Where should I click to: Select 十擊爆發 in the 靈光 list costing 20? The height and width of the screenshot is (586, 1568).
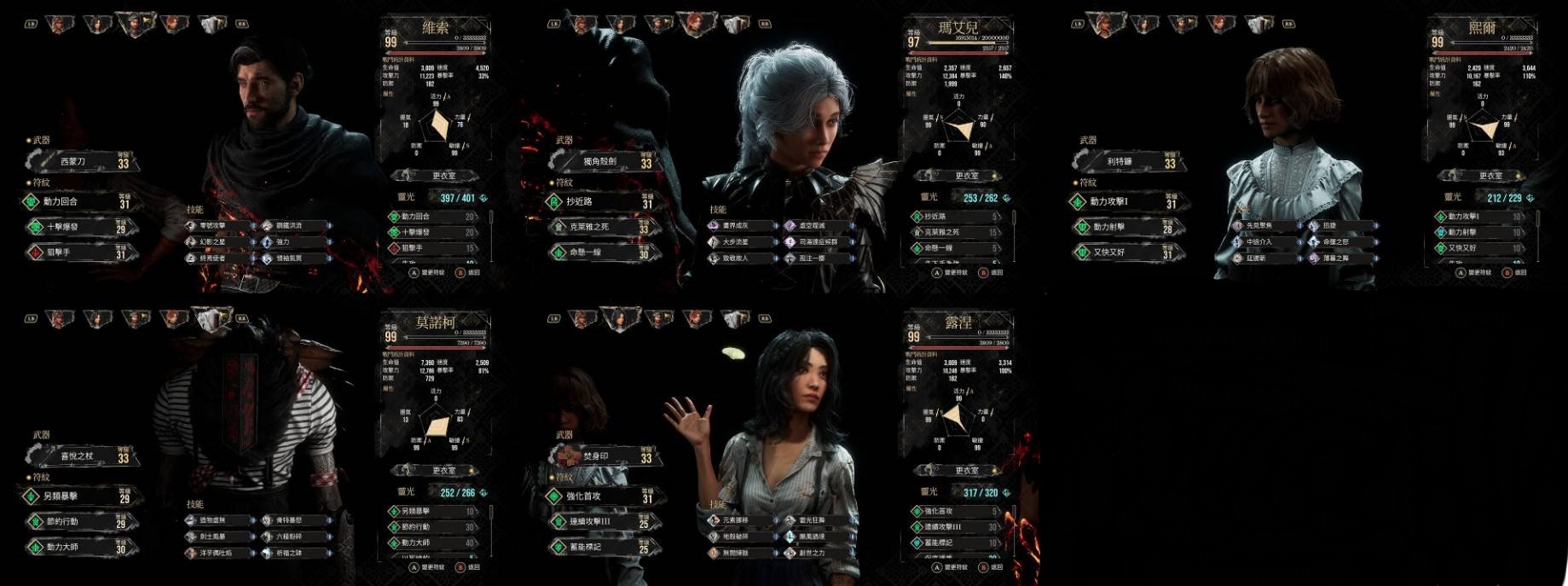coord(435,232)
